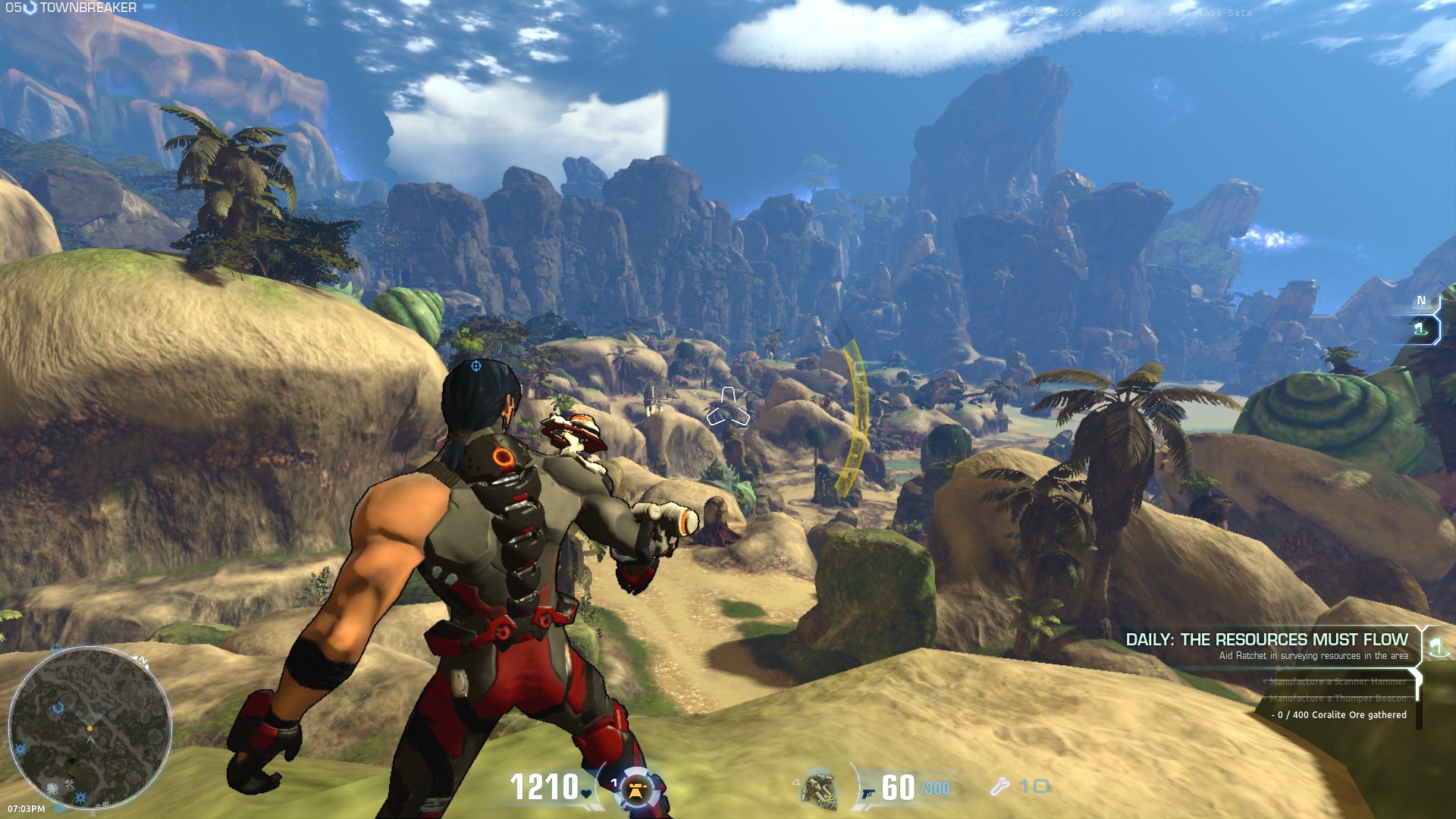Click the pistol weapon icon beside the ammo

coord(868,793)
